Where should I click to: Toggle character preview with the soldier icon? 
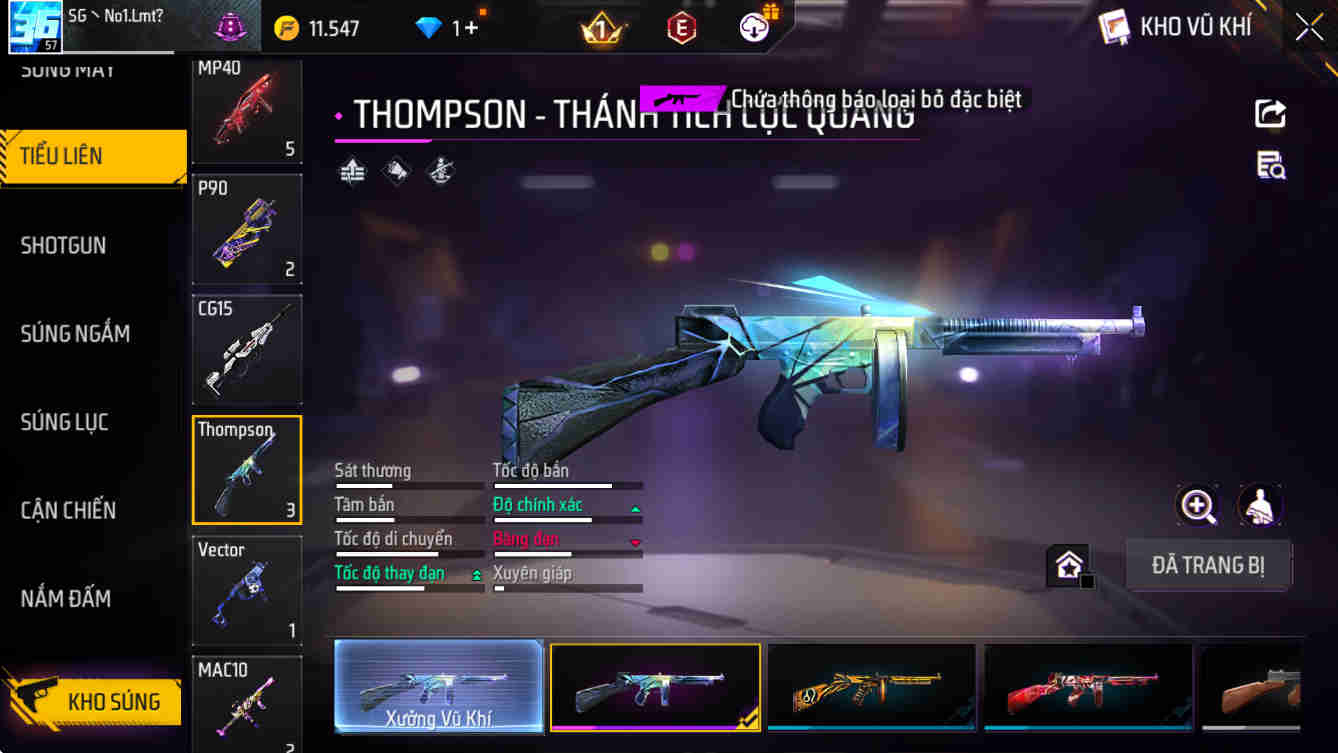pyautogui.click(x=1260, y=507)
